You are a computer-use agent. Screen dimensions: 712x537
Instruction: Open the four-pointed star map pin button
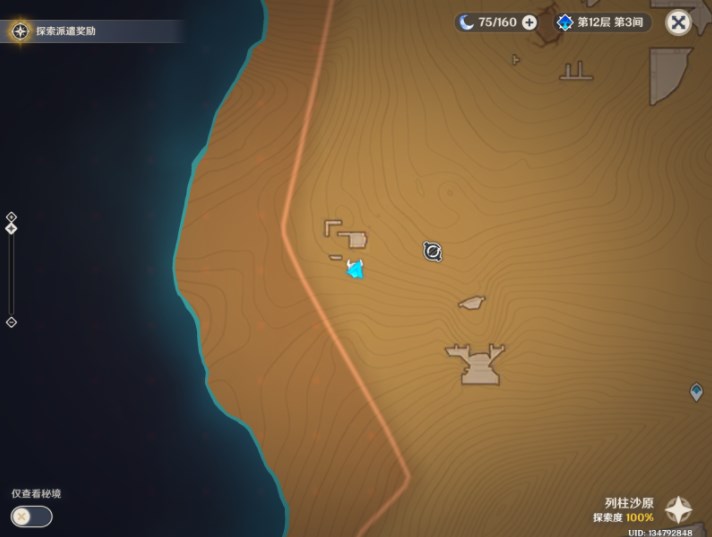point(680,510)
